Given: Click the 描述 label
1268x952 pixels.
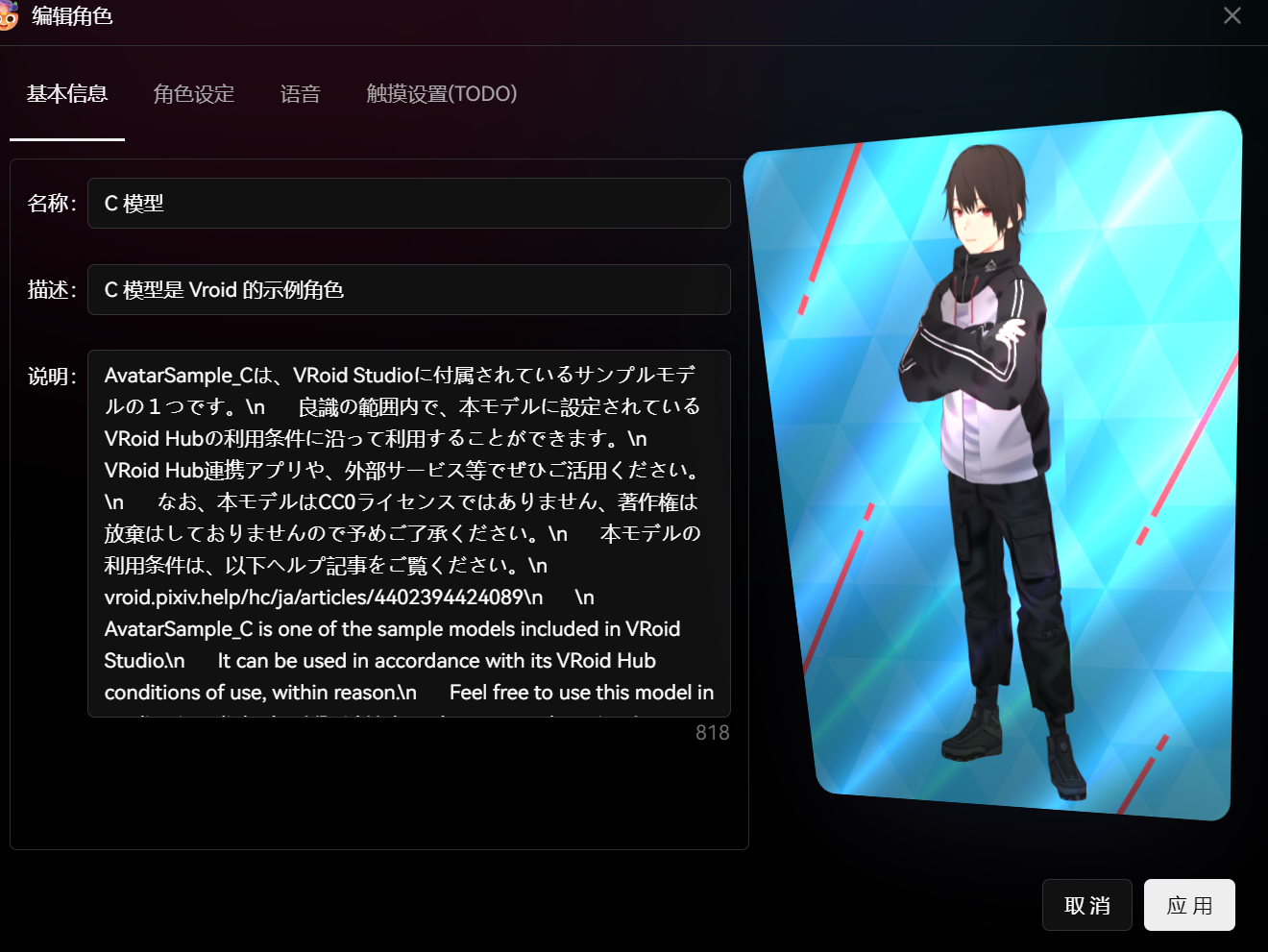Looking at the screenshot, I should click(50, 289).
